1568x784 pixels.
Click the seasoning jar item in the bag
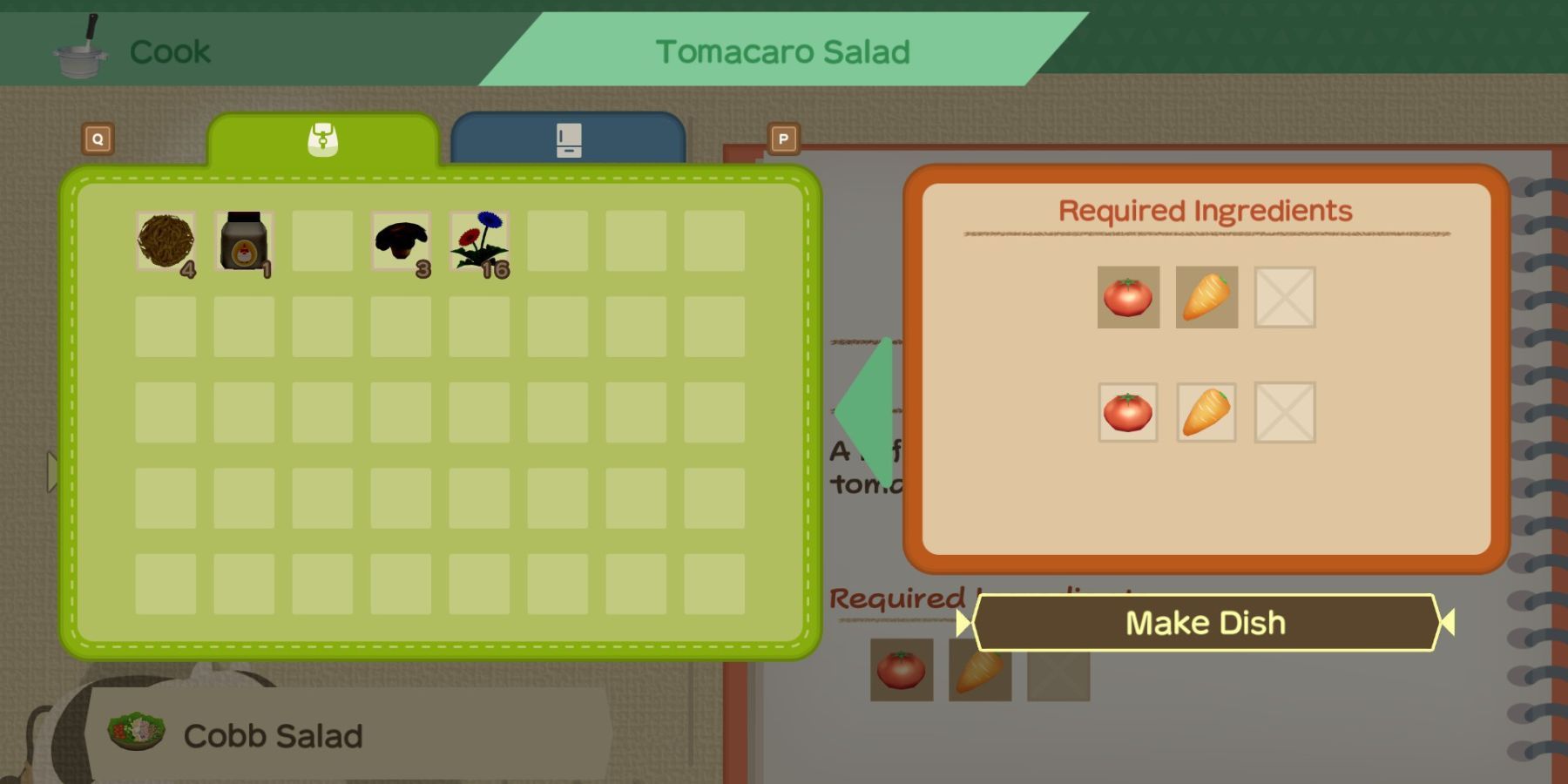(x=241, y=241)
